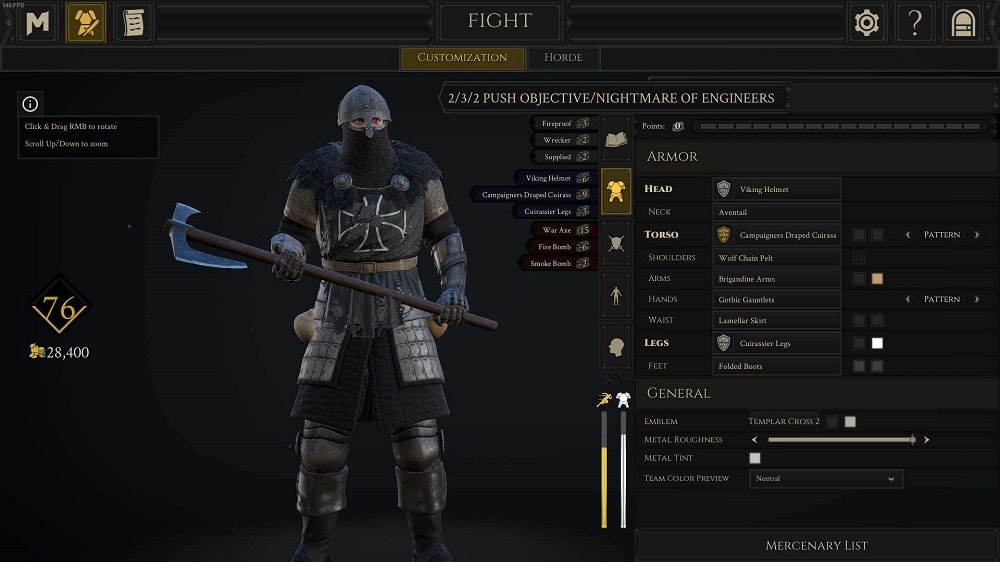
Task: Pick the Wolf Chain Pelt shoulders slot
Action: [777, 258]
